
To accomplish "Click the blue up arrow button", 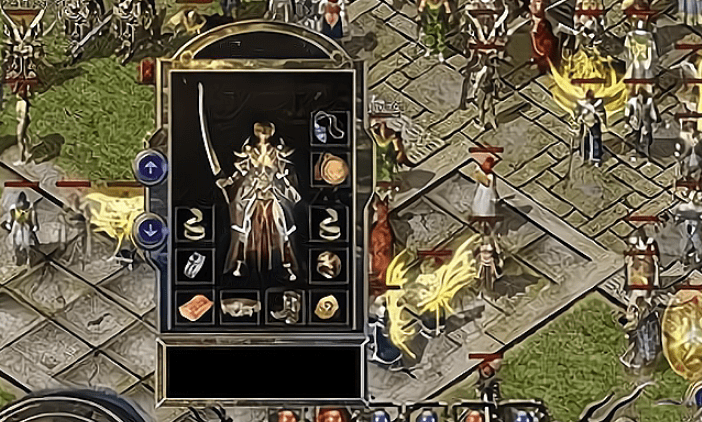I will pos(150,167).
